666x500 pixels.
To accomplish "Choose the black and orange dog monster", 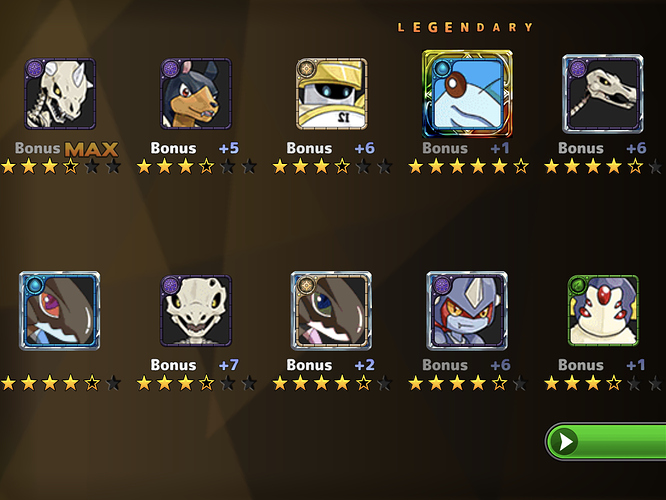I will click(x=196, y=94).
